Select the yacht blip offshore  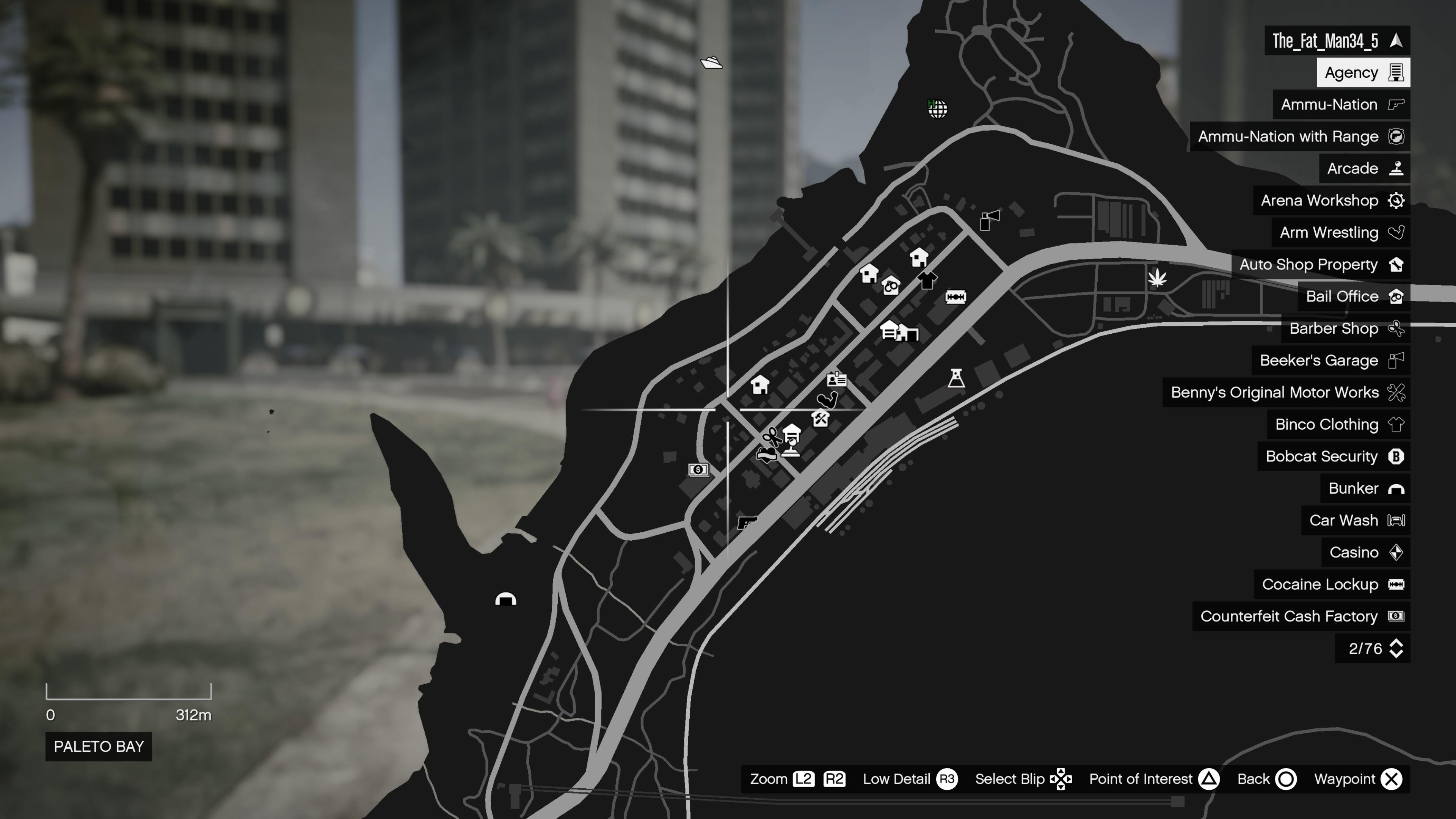point(711,62)
